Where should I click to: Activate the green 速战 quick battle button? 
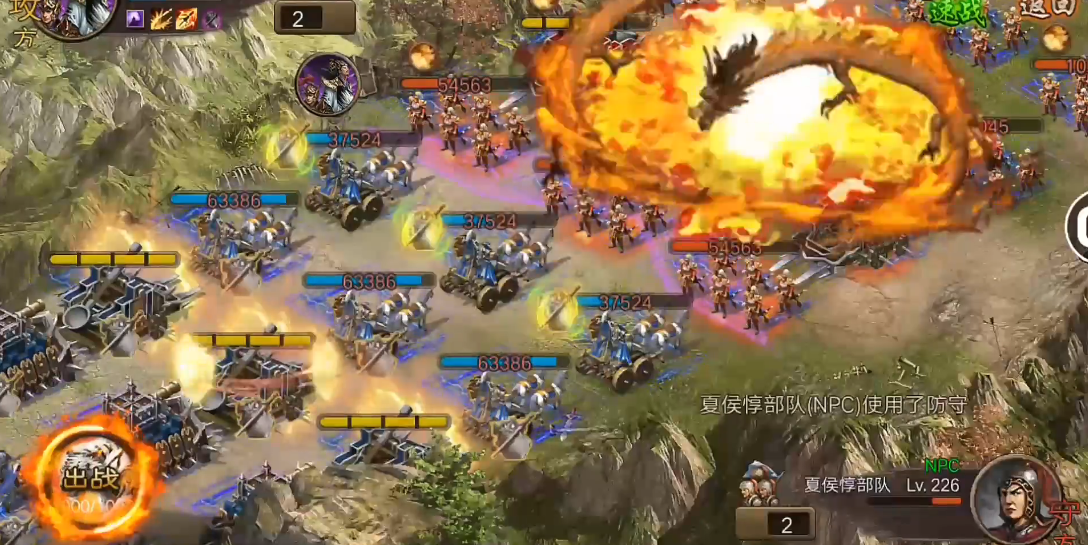pos(959,12)
